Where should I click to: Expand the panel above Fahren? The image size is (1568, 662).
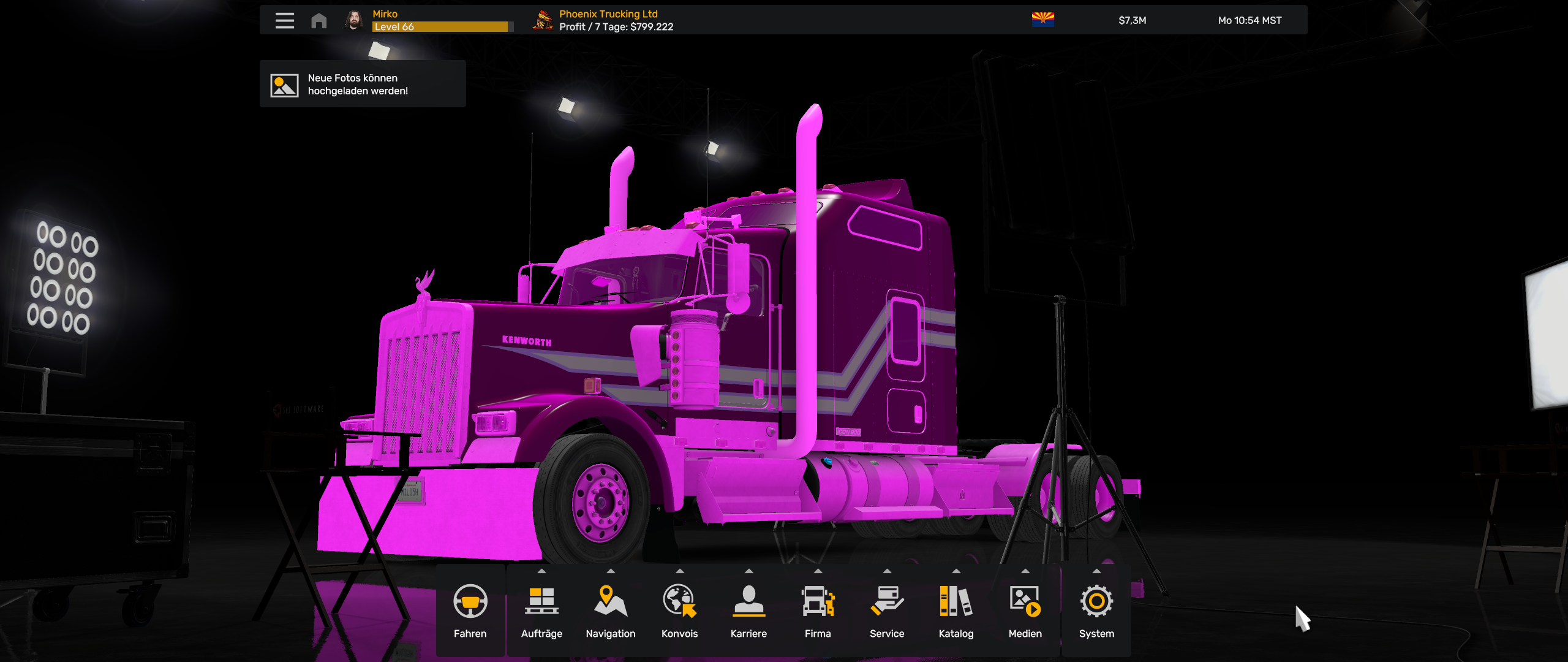click(470, 571)
